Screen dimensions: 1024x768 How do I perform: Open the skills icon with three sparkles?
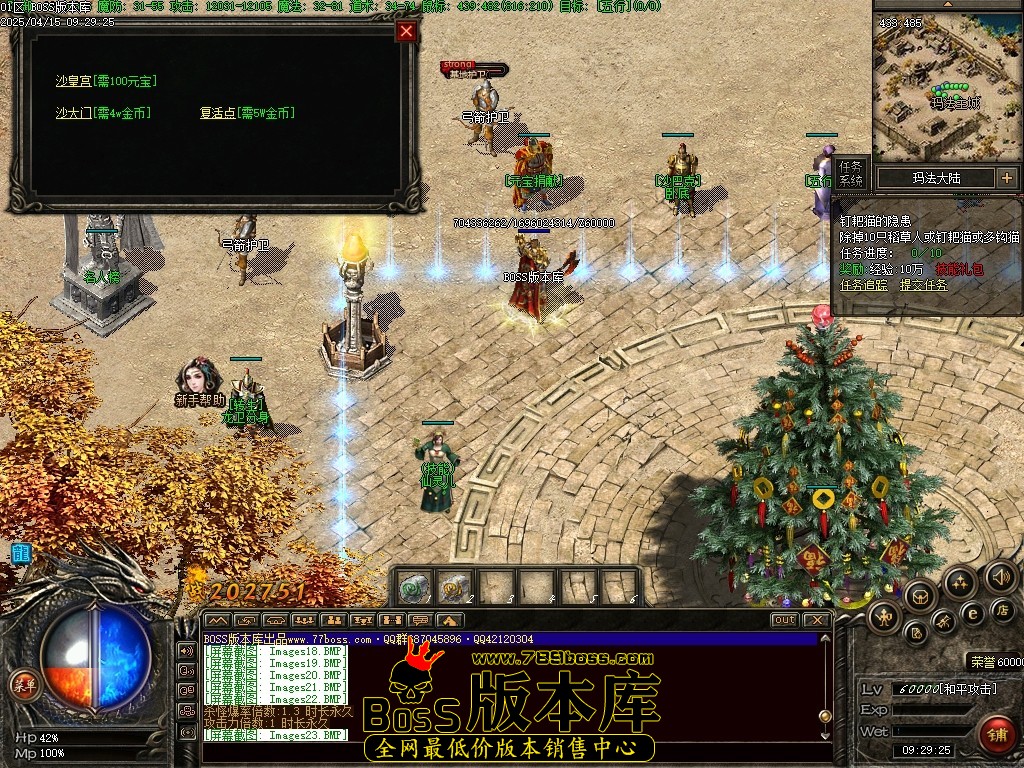pyautogui.click(x=959, y=582)
